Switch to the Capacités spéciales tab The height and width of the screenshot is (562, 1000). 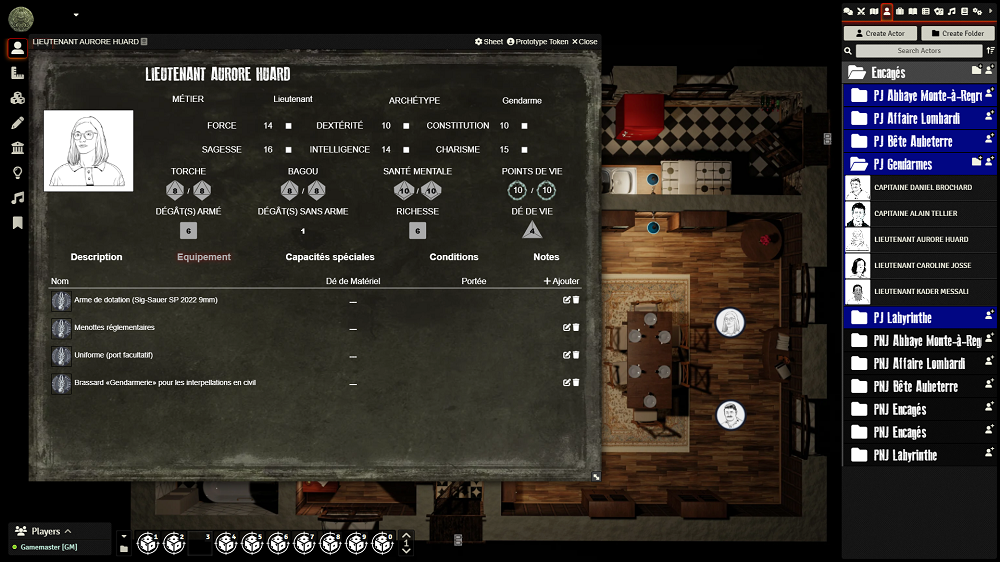[x=330, y=257]
